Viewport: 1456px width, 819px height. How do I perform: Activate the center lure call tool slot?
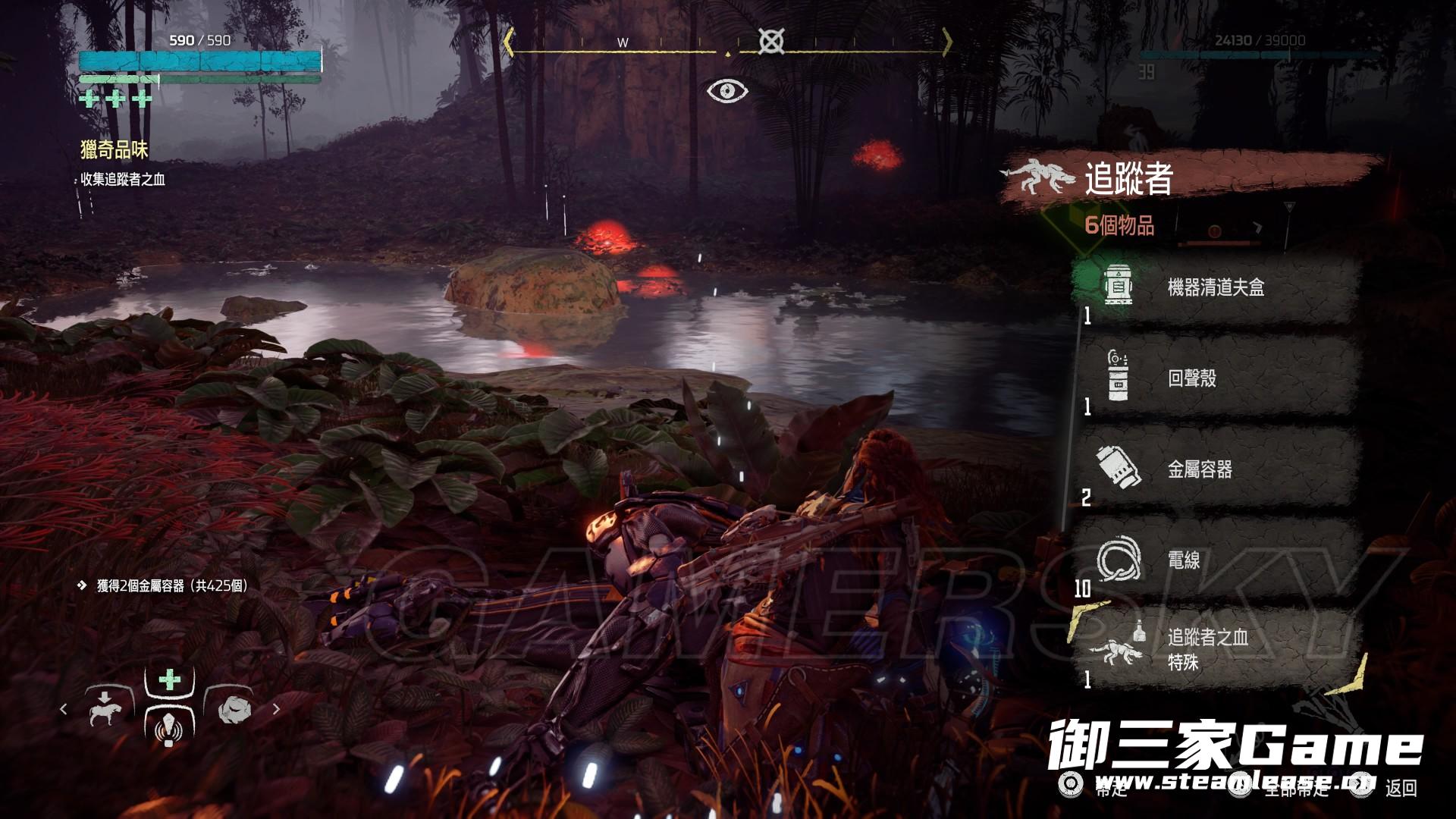pyautogui.click(x=168, y=725)
